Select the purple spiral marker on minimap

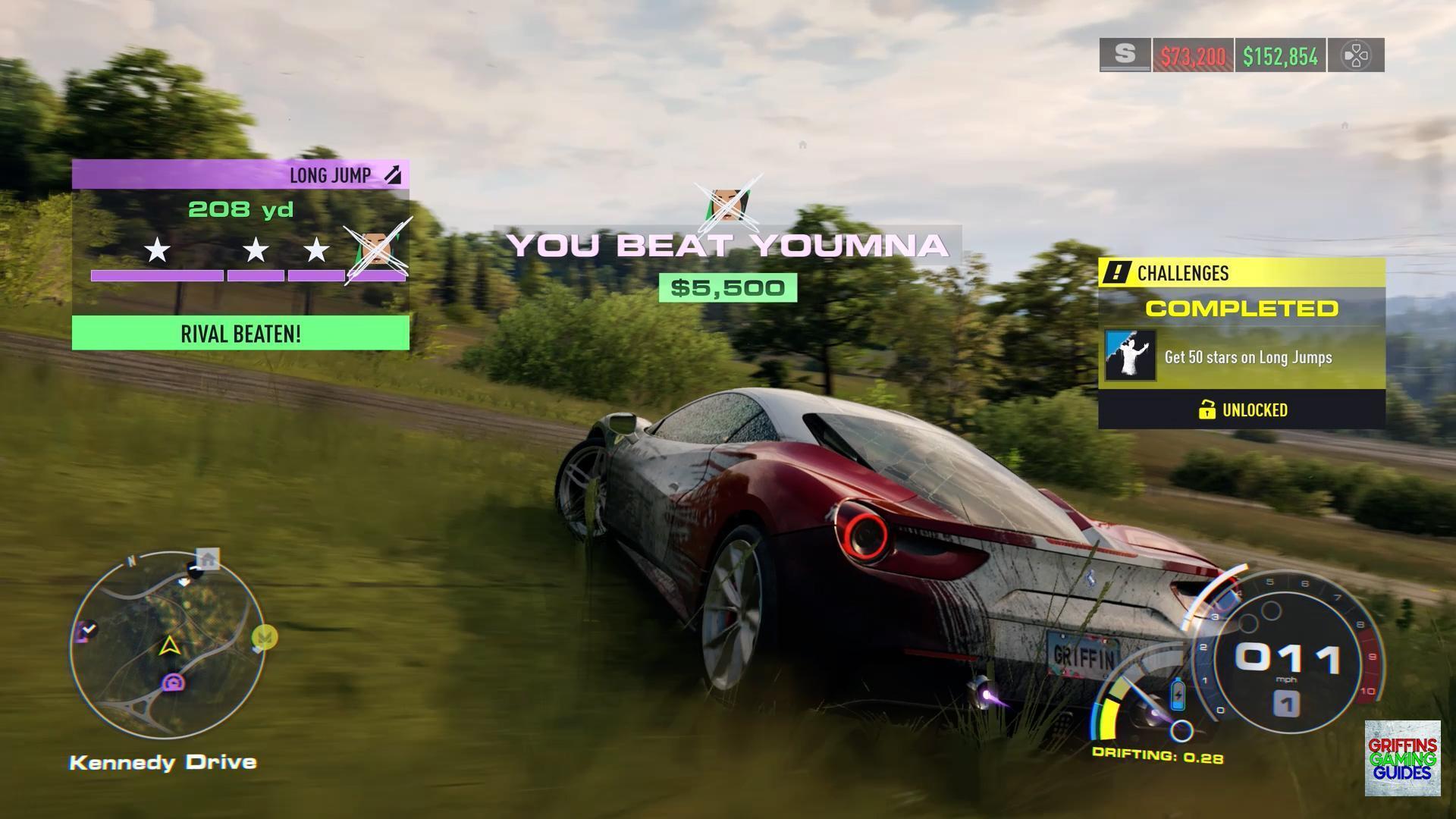pyautogui.click(x=174, y=683)
